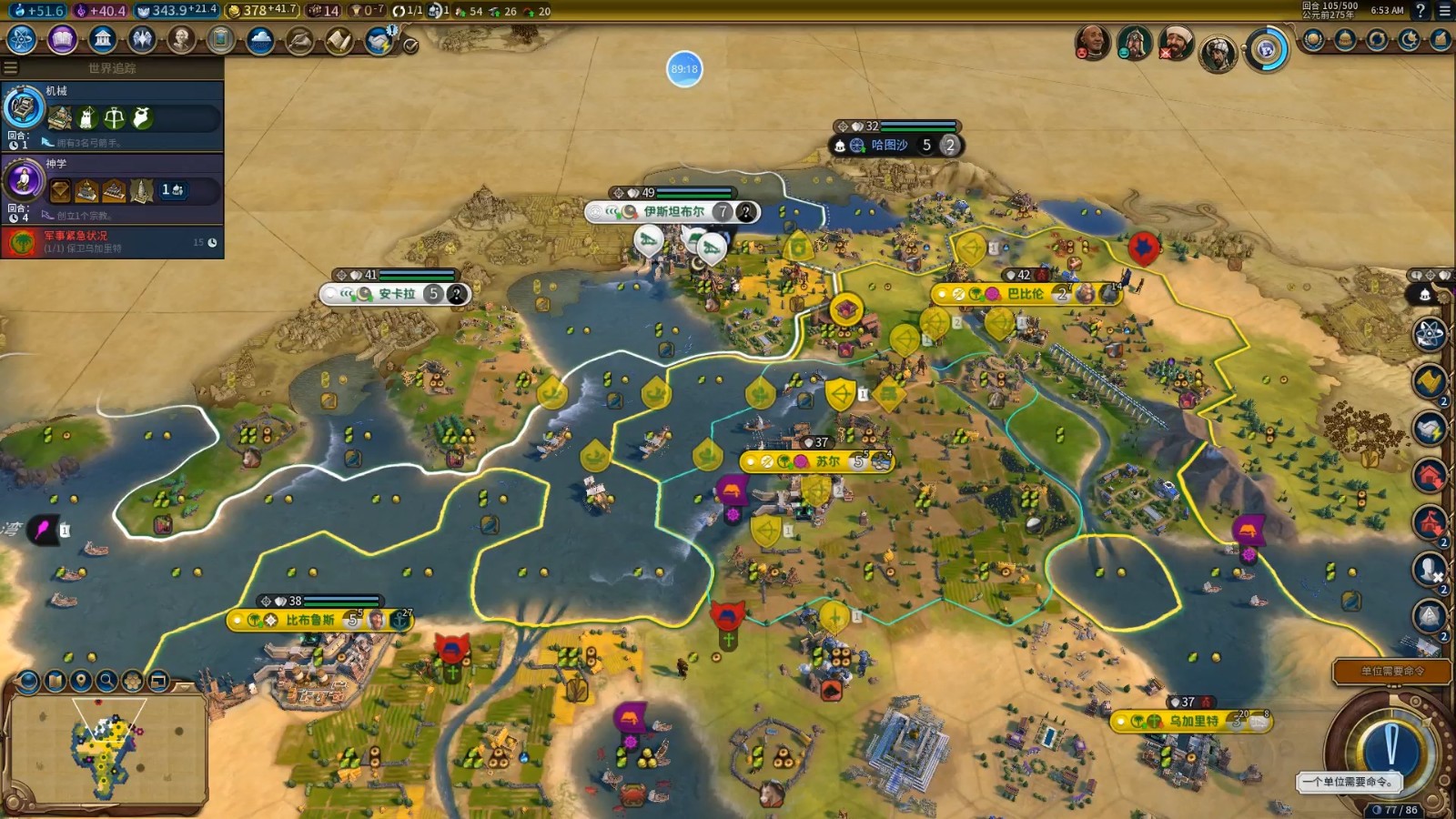Image resolution: width=1456 pixels, height=819 pixels.
Task: Open the main game menu button
Action: [x=1444, y=11]
